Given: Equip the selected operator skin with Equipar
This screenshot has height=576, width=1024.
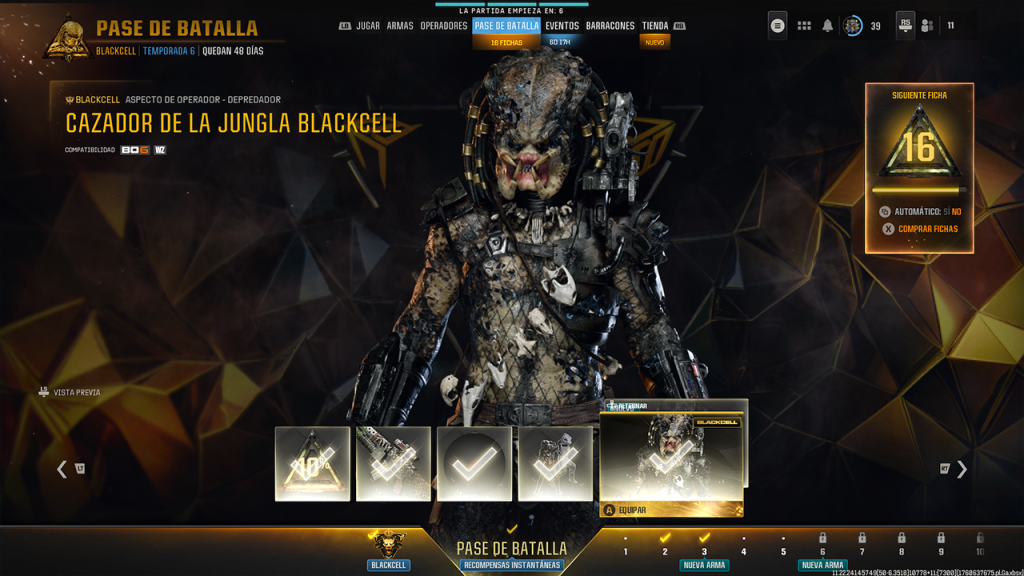Looking at the screenshot, I should pos(632,510).
